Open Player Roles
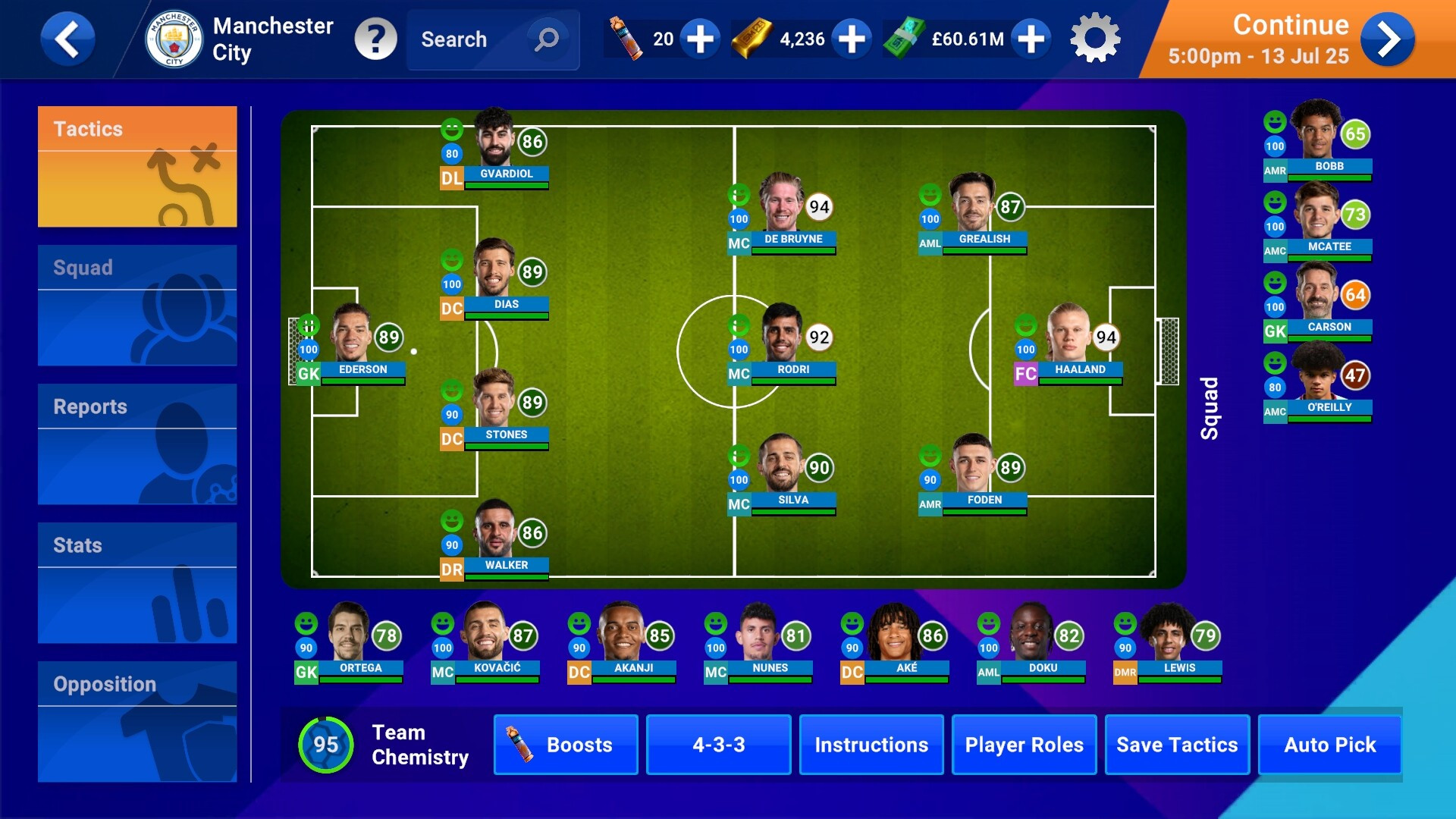The height and width of the screenshot is (819, 1456). [x=1024, y=745]
